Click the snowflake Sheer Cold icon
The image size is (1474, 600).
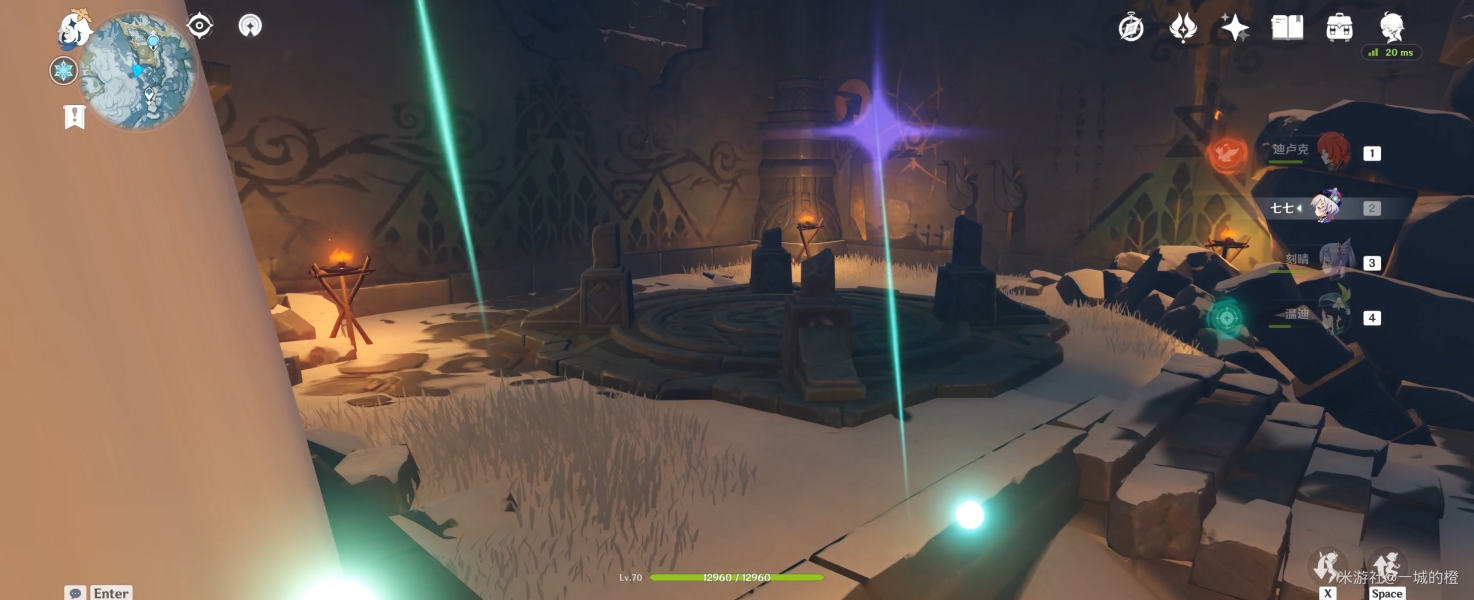pos(64,70)
